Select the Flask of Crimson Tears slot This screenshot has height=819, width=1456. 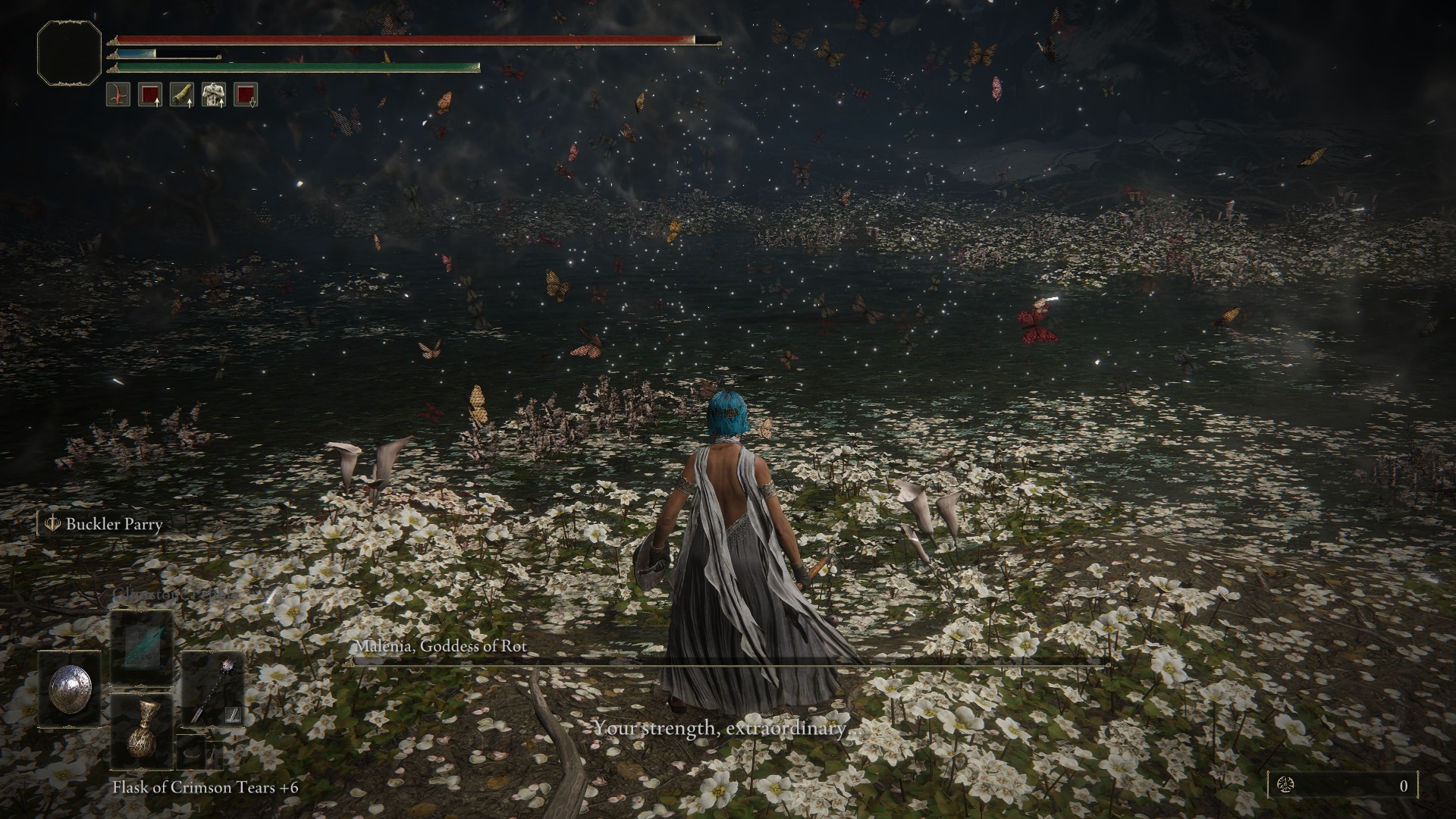coord(142,730)
